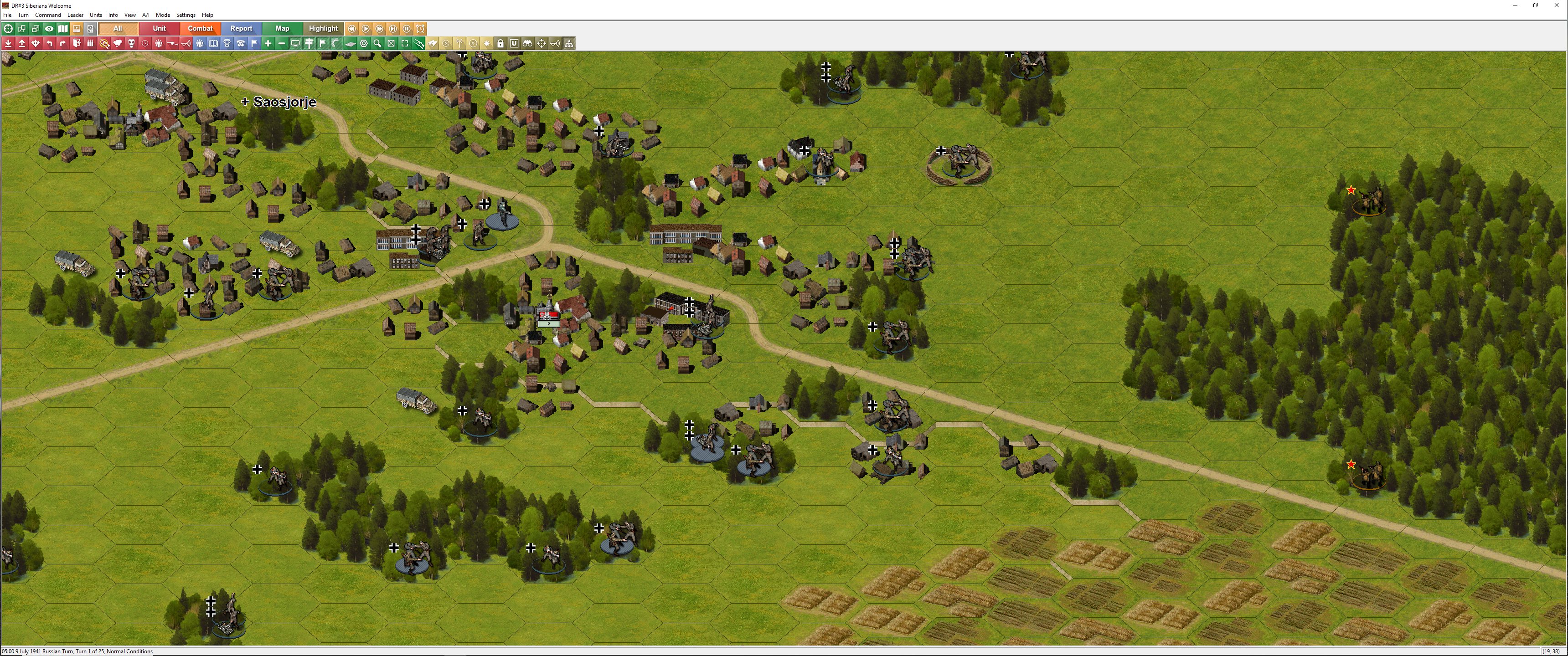
Task: Choose the Highlight toolbar tab
Action: pos(323,29)
